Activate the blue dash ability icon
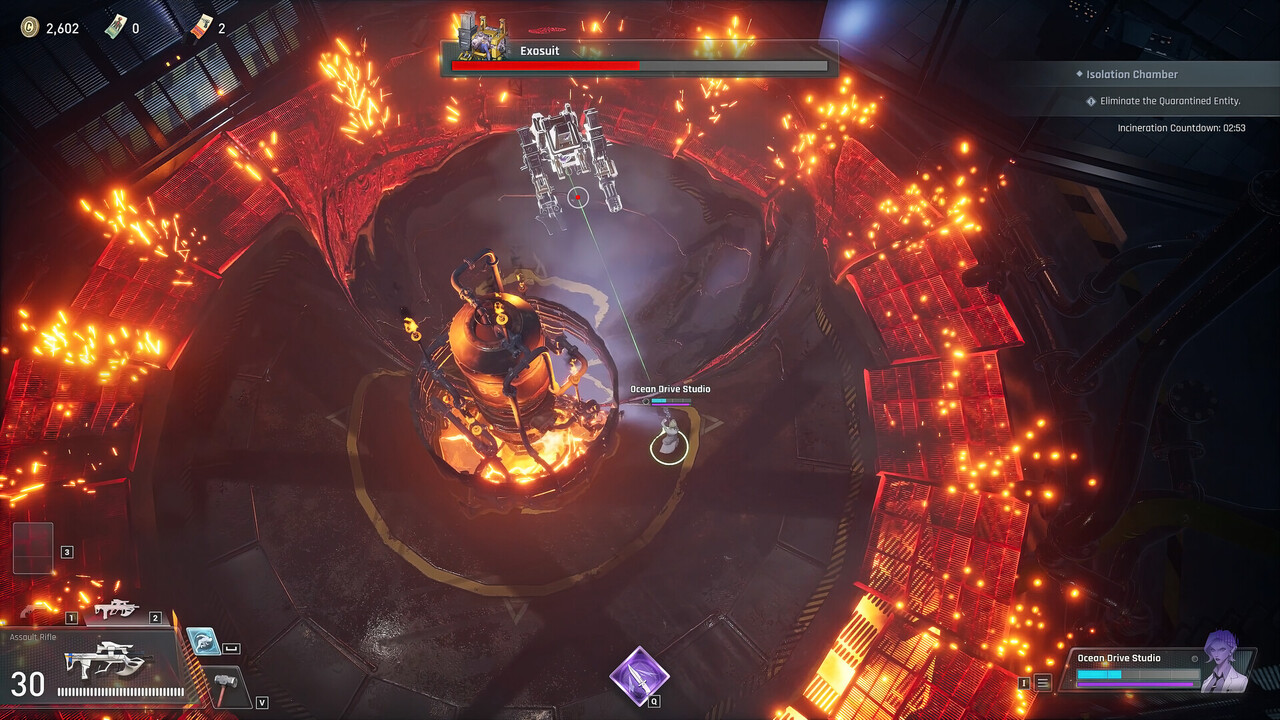Viewport: 1280px width, 720px height. (x=203, y=642)
